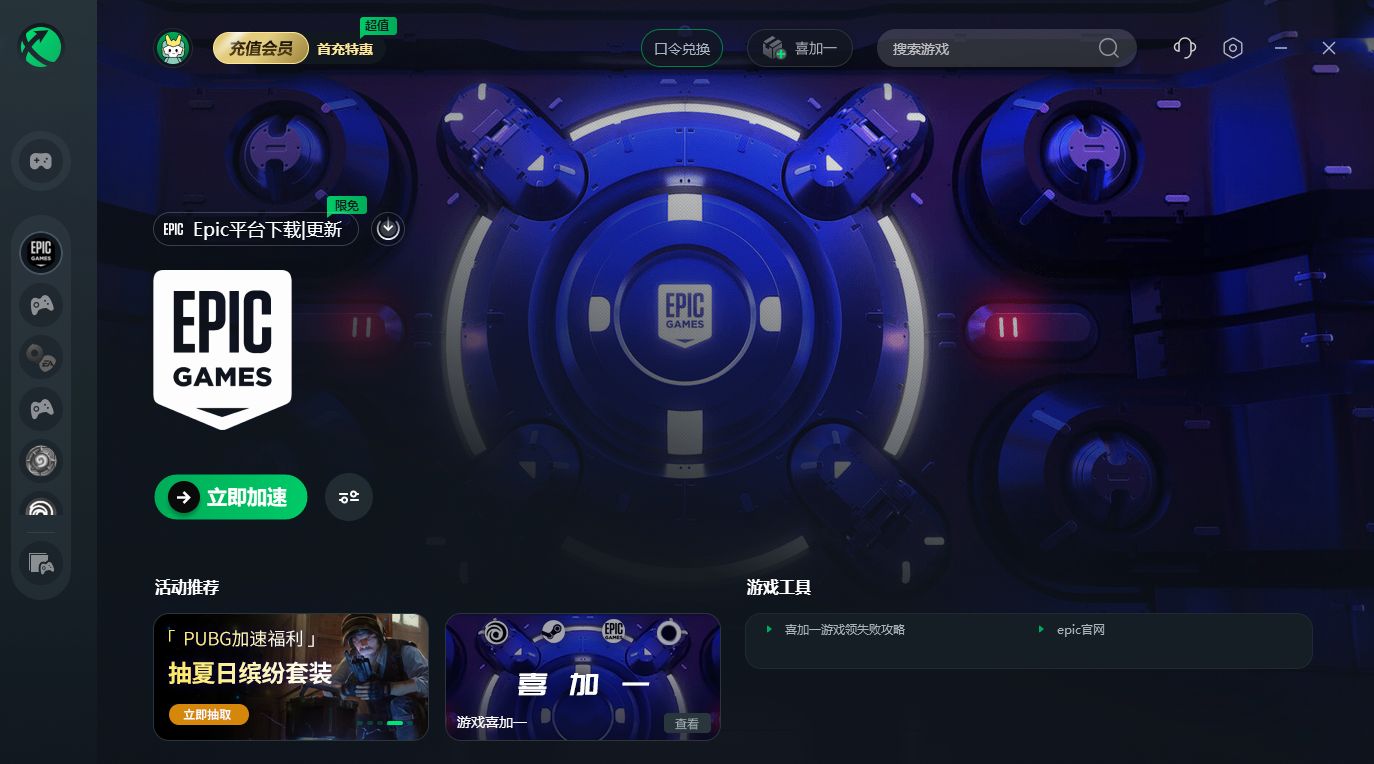Image resolution: width=1374 pixels, height=764 pixels.
Task: Open the EA platform section in the sidebar
Action: 41,357
